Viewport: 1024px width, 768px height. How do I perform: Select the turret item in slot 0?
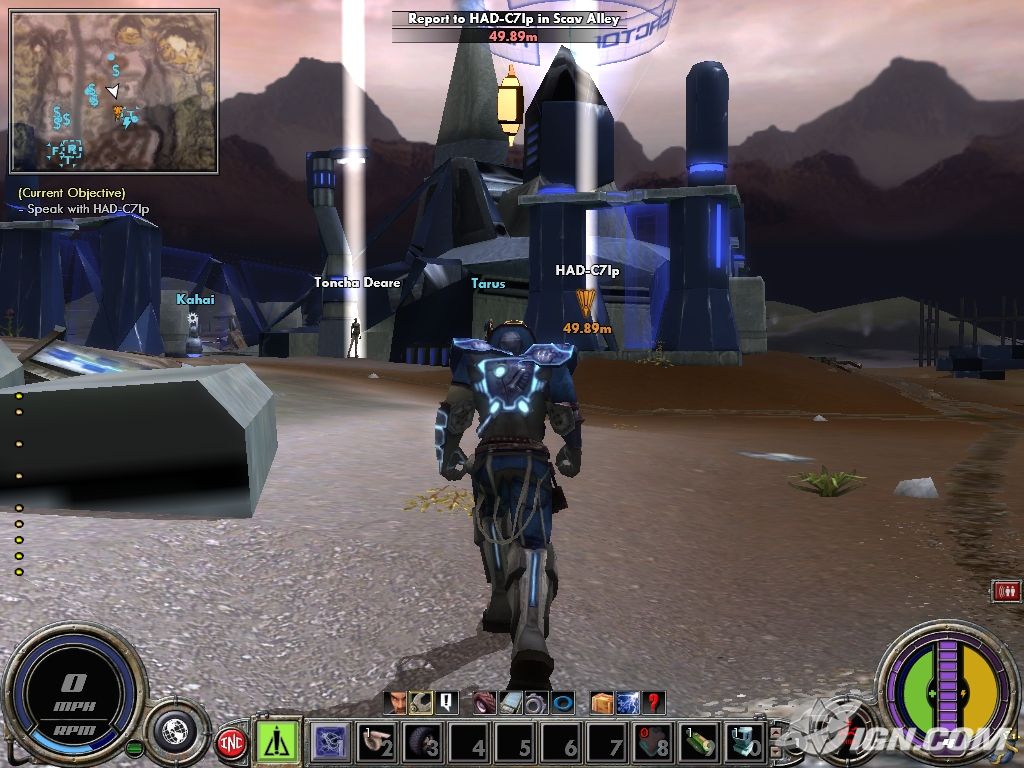(746, 742)
